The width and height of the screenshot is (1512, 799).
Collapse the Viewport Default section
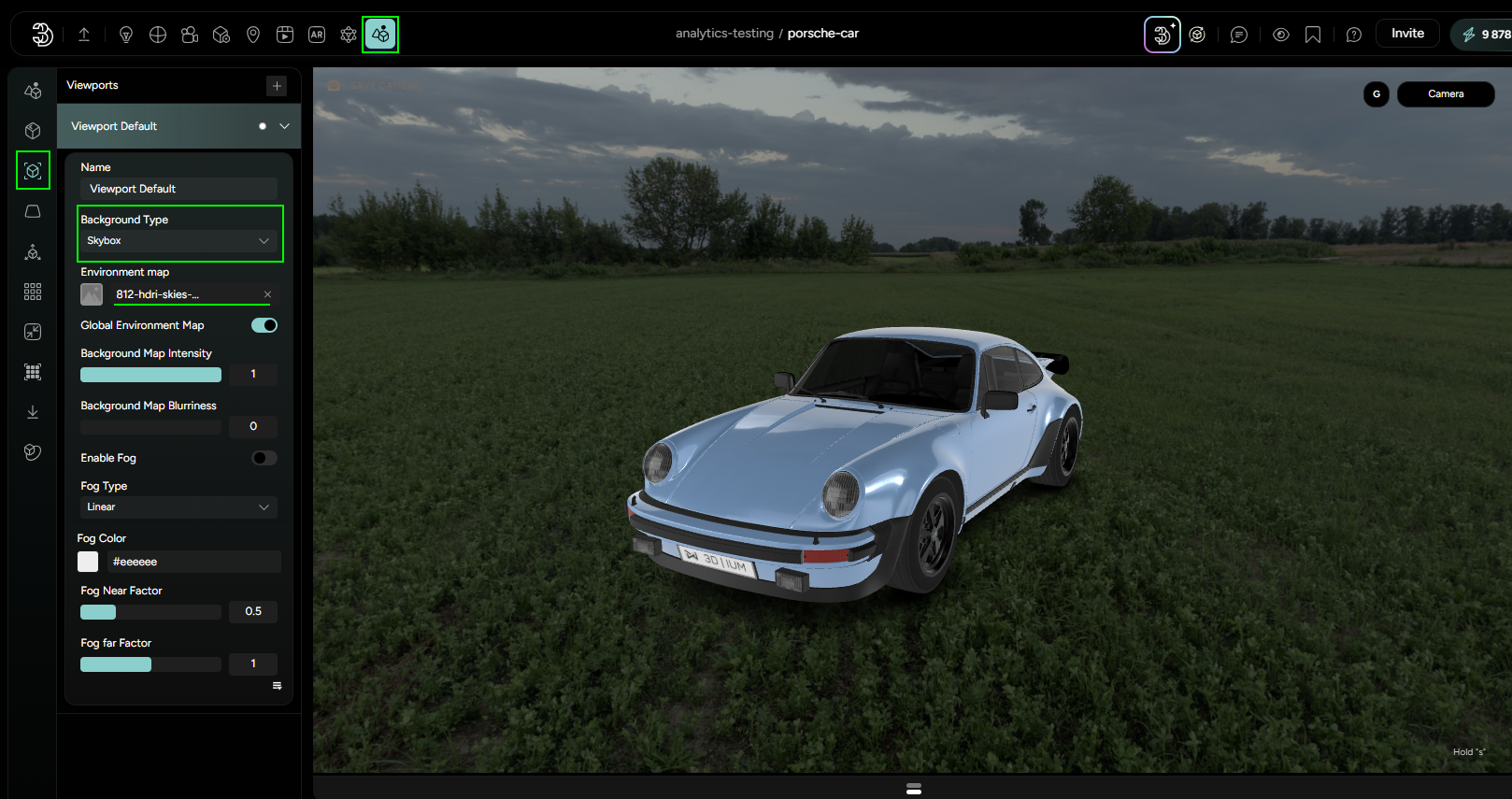[x=283, y=126]
